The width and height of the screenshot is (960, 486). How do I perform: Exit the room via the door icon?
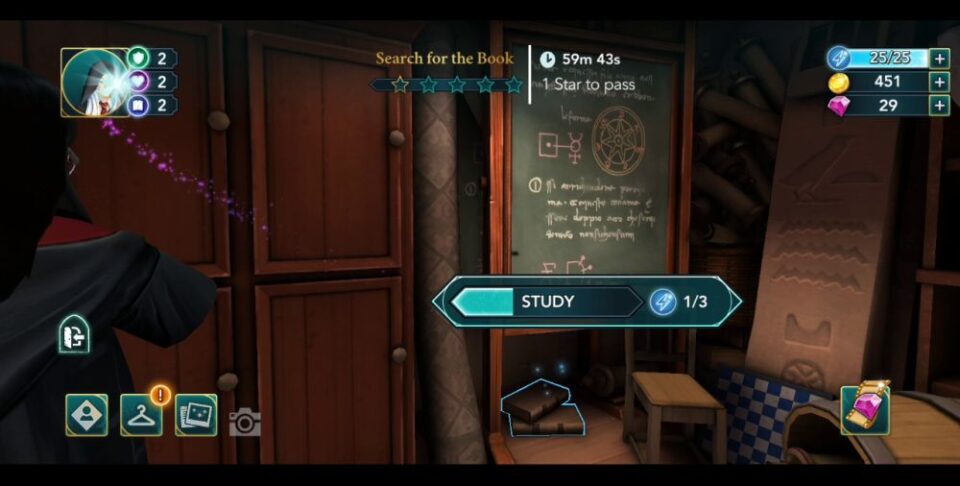tap(74, 335)
